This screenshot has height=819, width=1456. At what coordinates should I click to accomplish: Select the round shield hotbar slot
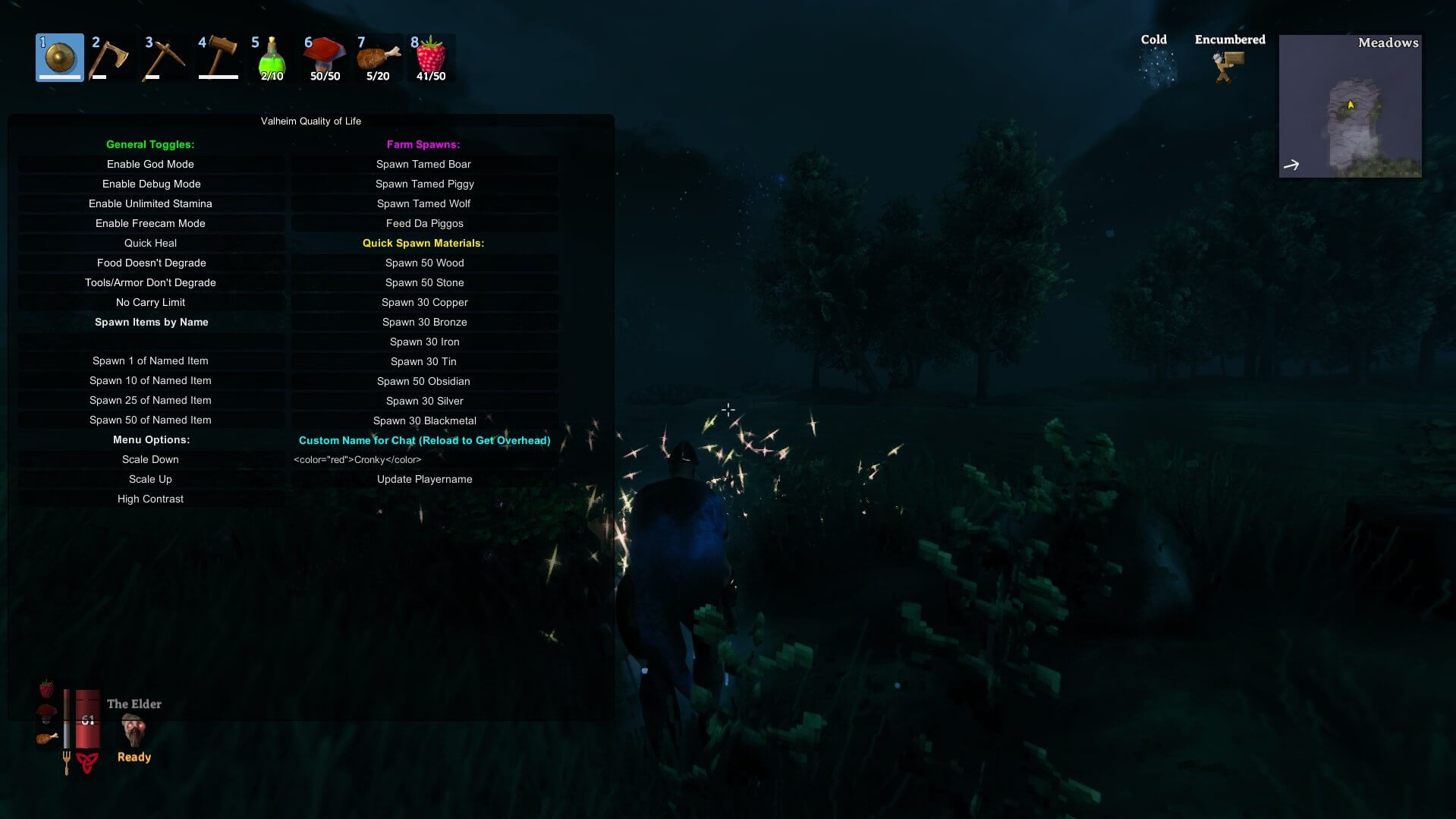60,58
